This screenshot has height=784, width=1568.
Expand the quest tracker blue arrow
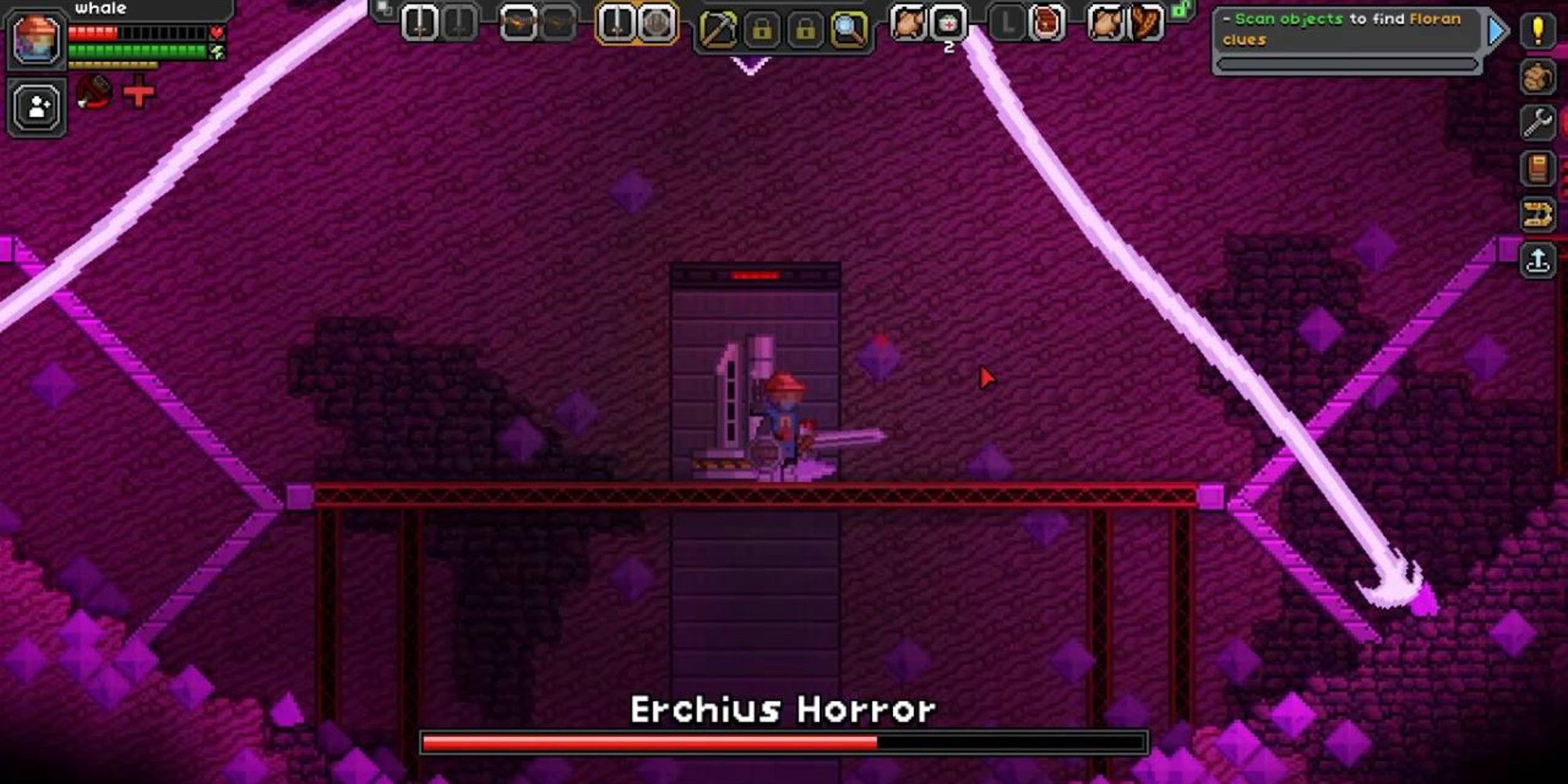(x=1496, y=31)
